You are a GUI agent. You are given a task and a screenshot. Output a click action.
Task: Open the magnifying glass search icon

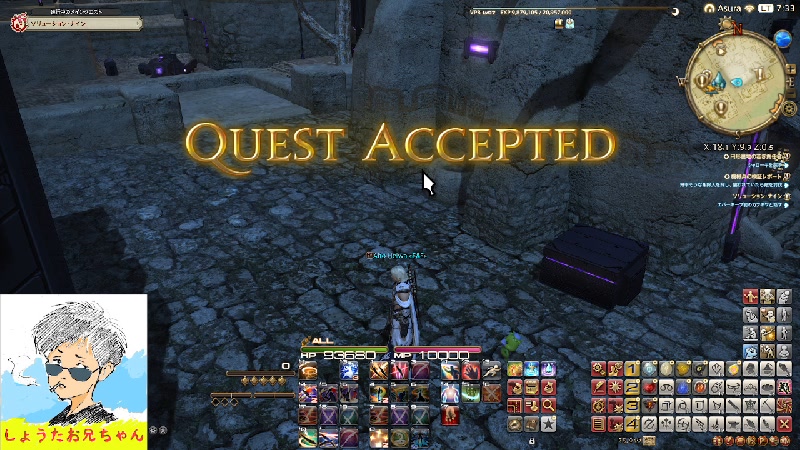[548, 405]
